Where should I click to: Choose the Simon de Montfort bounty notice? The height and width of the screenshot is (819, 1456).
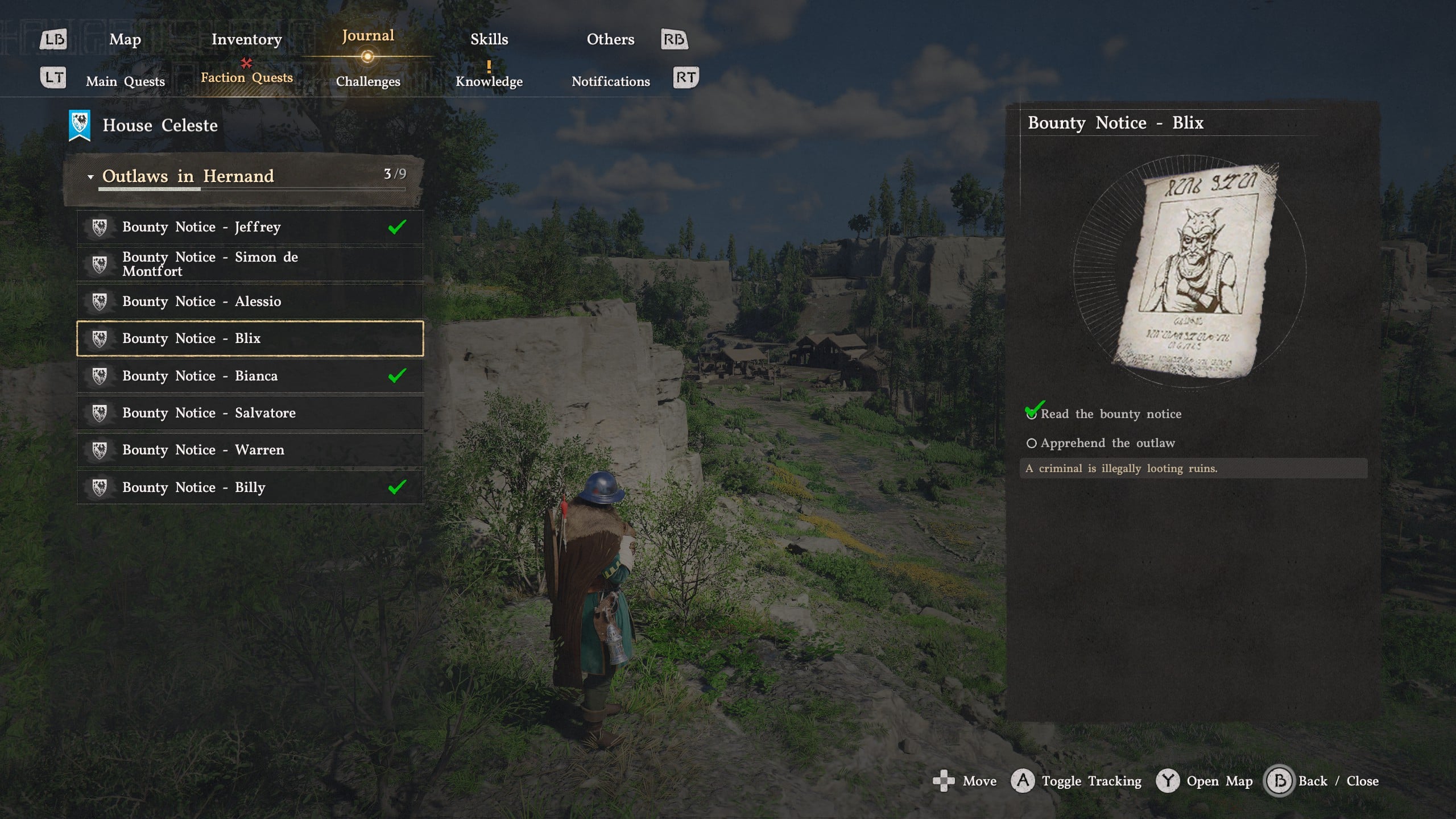coord(250,264)
